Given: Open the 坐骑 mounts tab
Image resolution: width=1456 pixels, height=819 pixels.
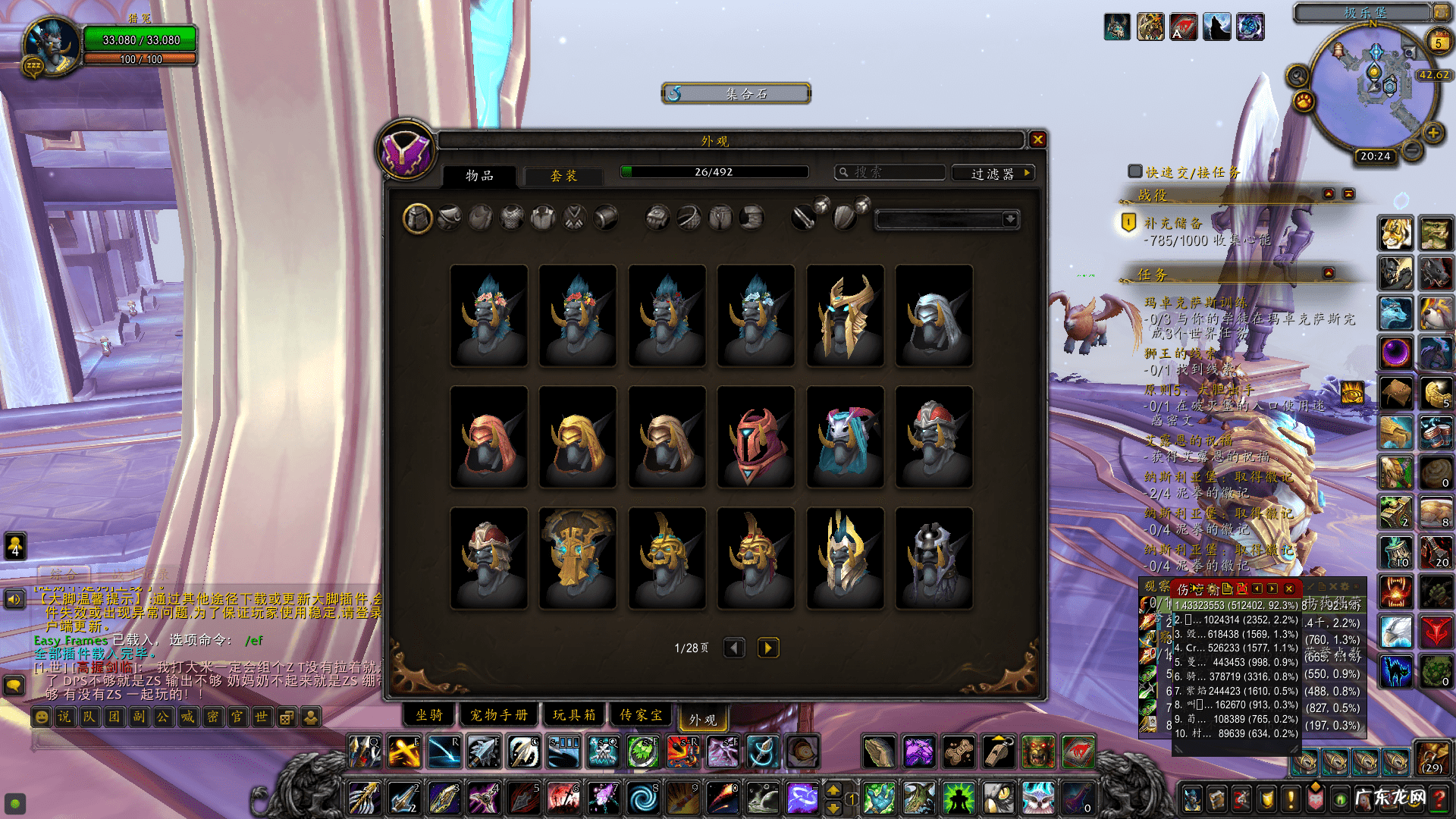Looking at the screenshot, I should [x=429, y=715].
